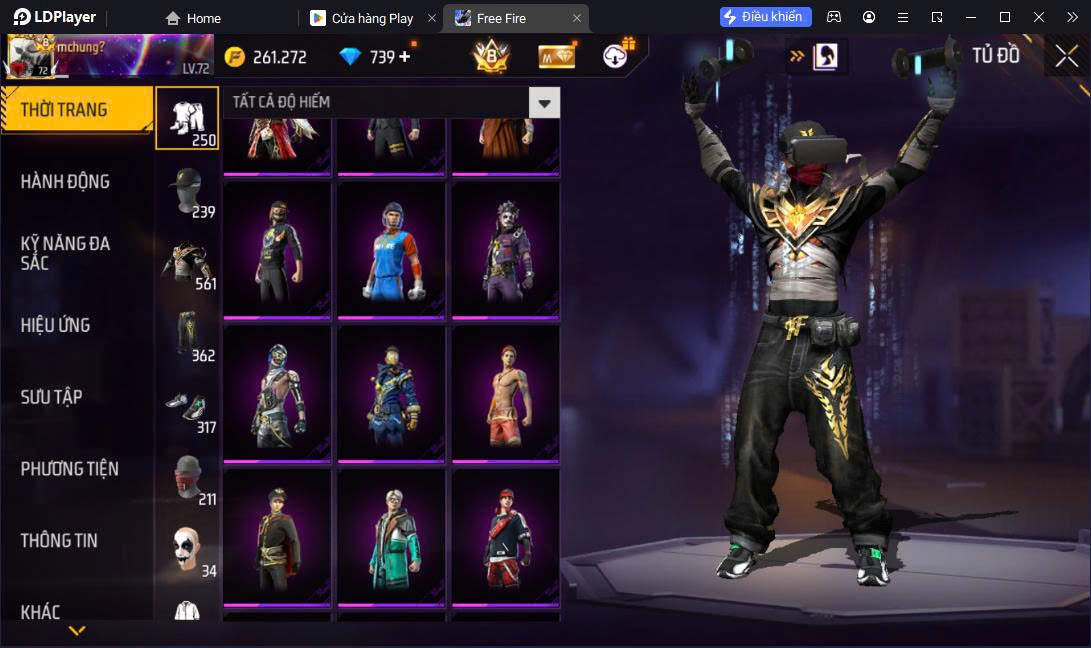Open the Sưu Tập section
The width and height of the screenshot is (1091, 648).
[52, 397]
